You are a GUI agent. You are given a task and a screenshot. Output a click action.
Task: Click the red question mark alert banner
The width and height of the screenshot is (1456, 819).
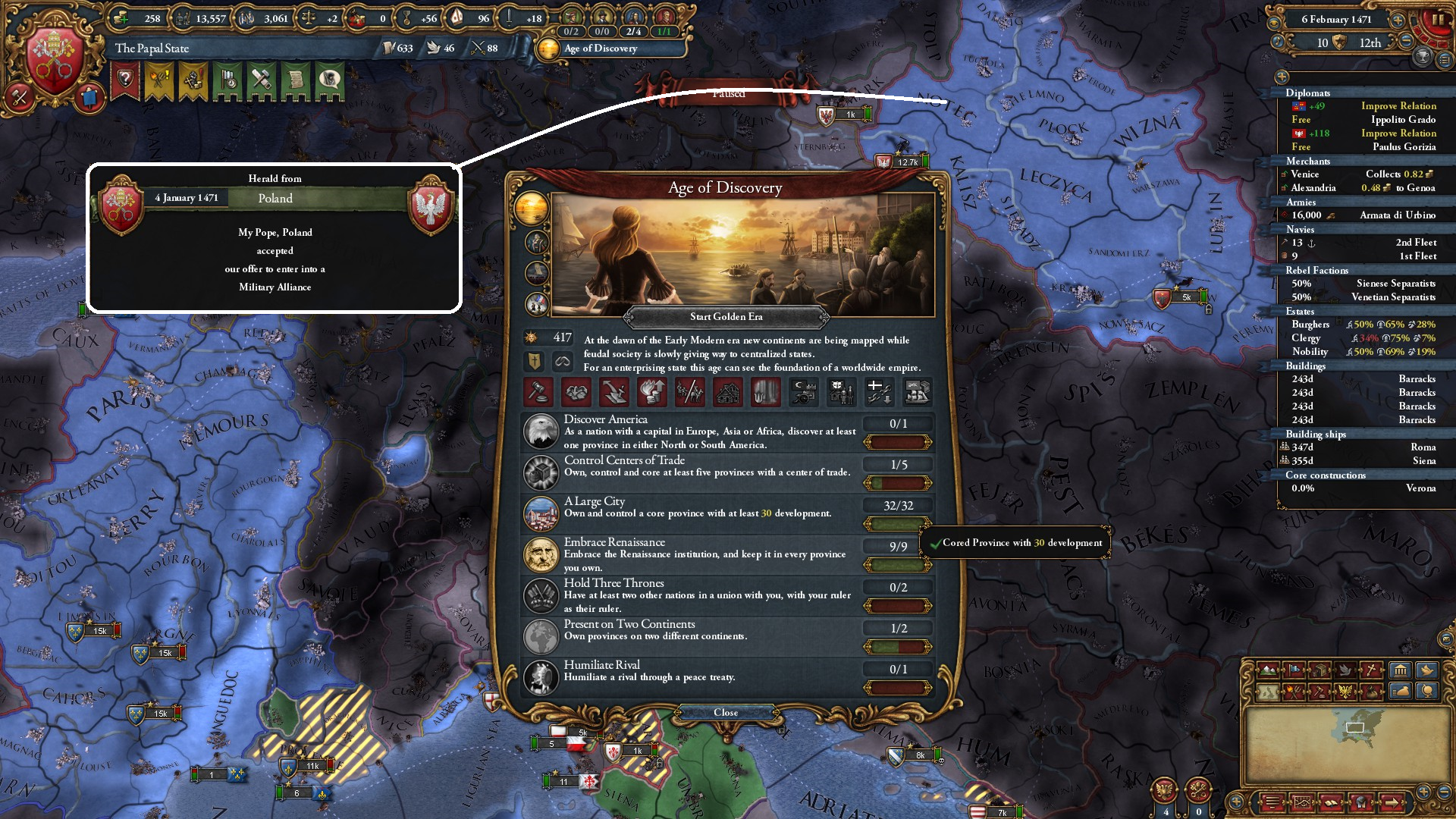125,80
